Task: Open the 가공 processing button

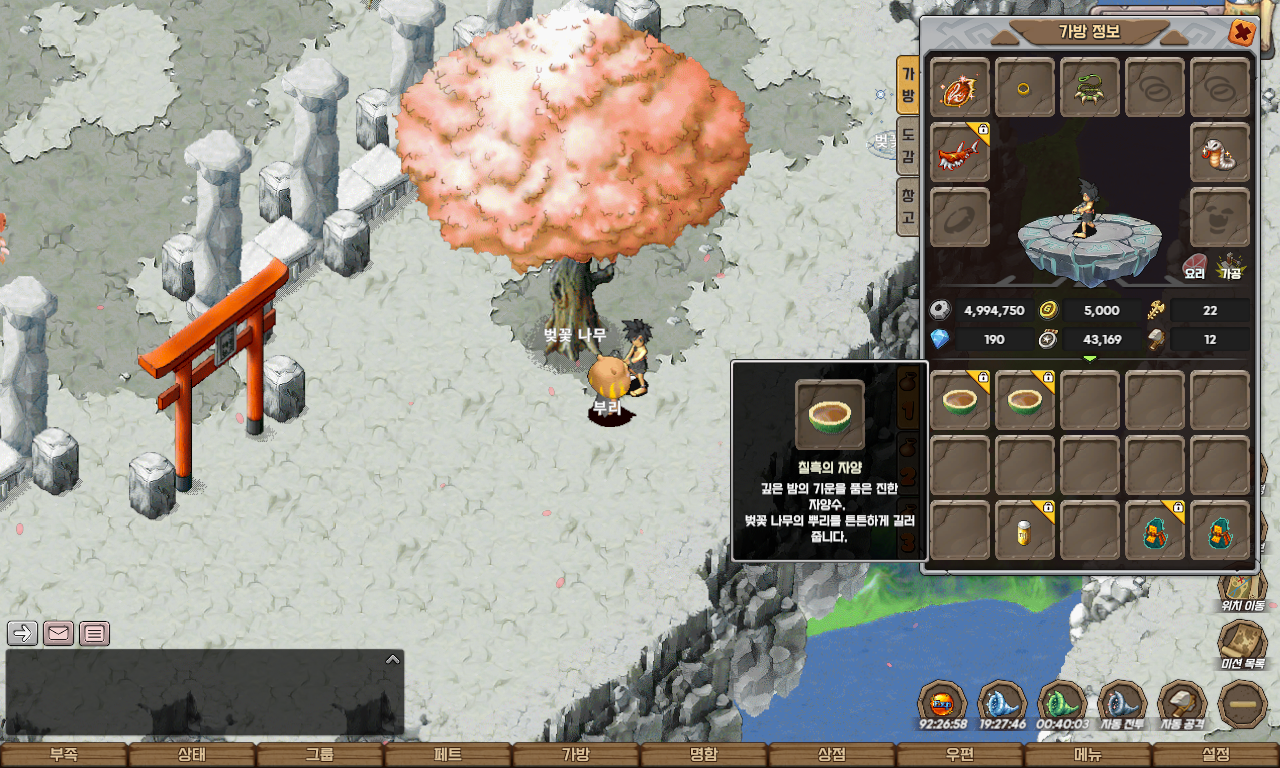Action: point(1229,265)
